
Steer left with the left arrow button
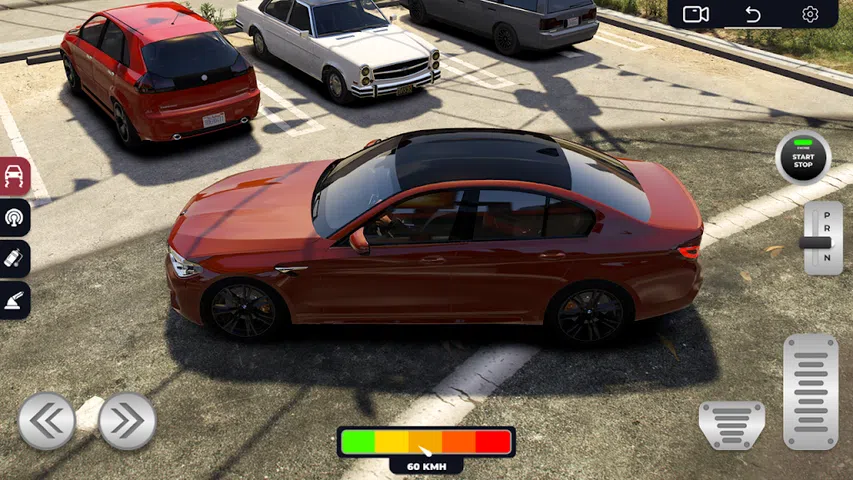[x=47, y=421]
